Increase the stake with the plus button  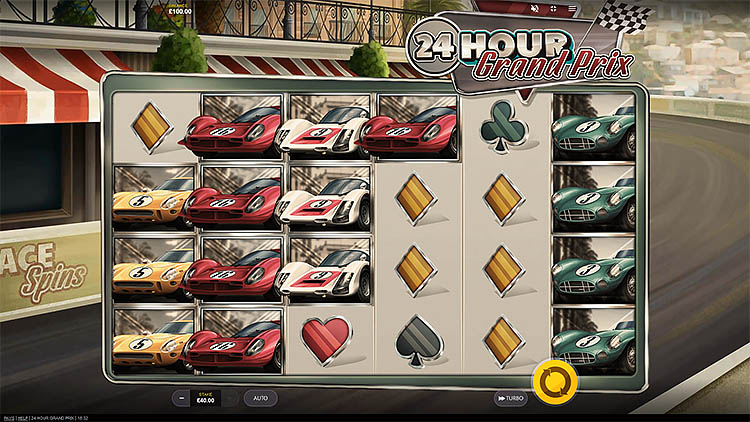(232, 398)
